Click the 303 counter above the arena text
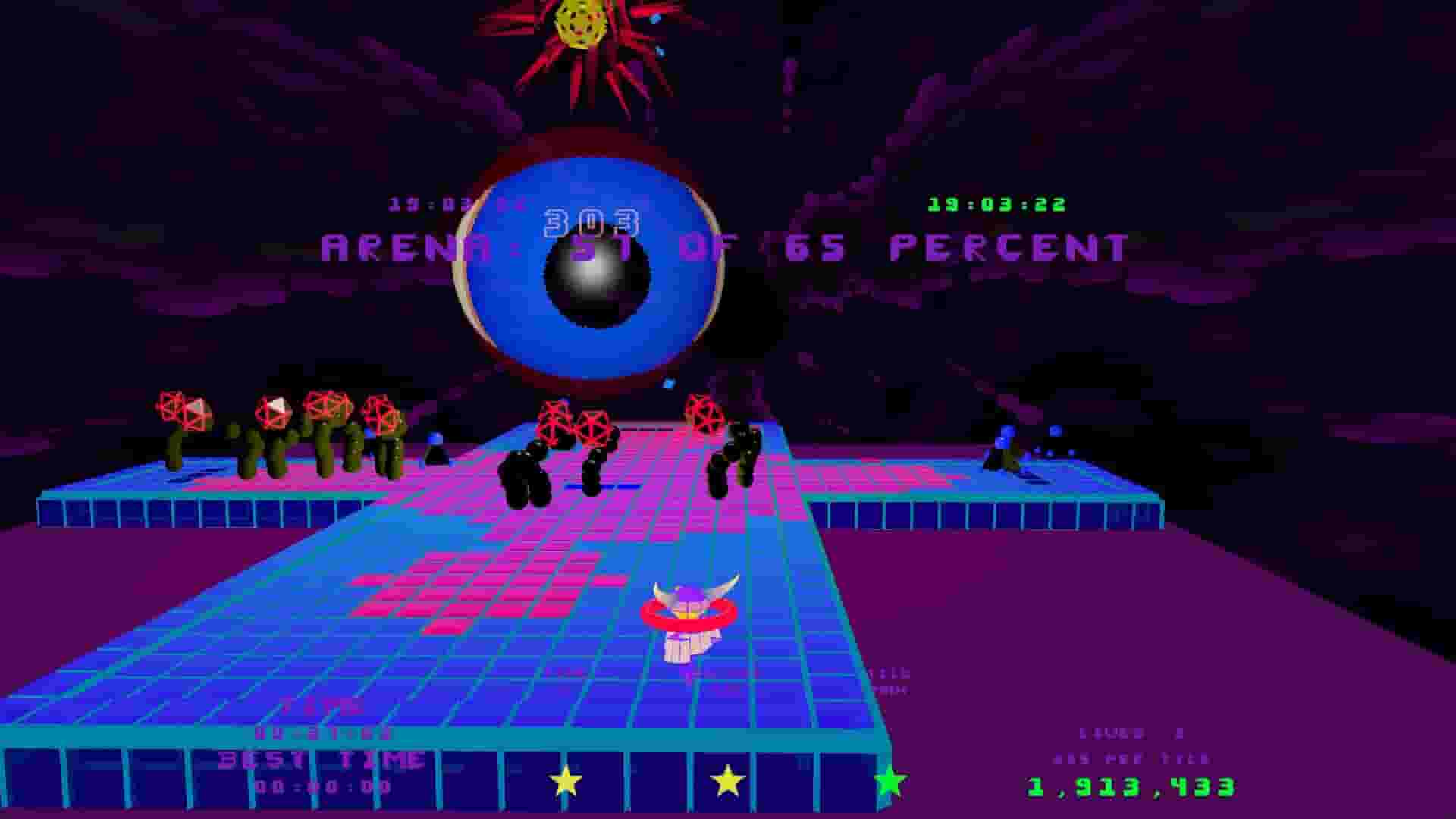This screenshot has width=1456, height=819. (x=591, y=222)
